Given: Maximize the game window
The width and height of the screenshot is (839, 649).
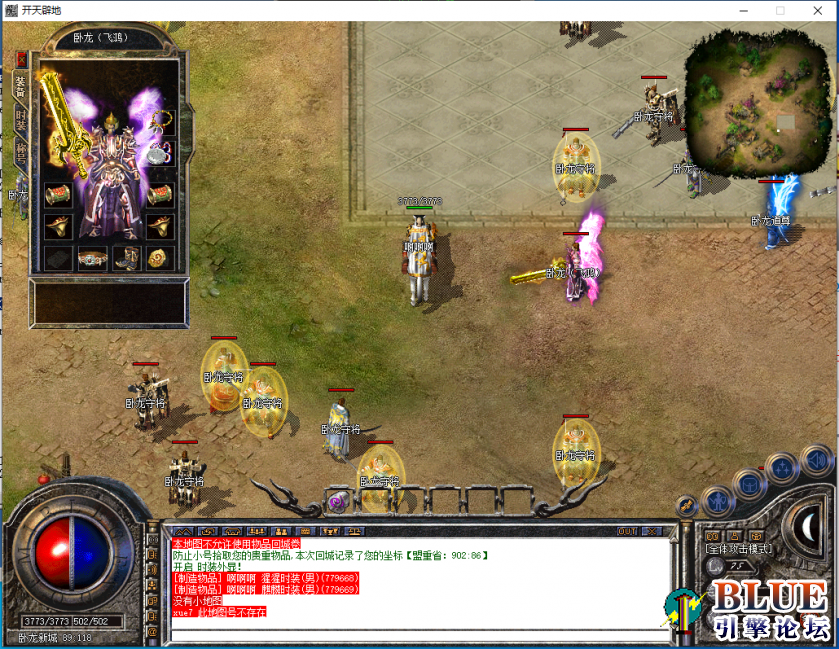Looking at the screenshot, I should pos(780,10).
